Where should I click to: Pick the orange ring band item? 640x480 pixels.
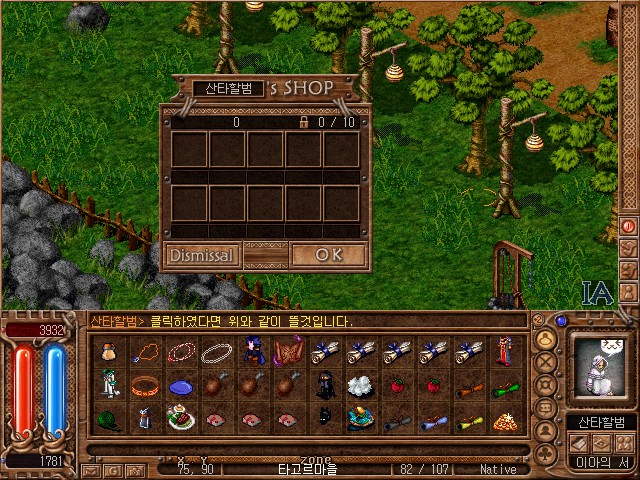(x=147, y=386)
